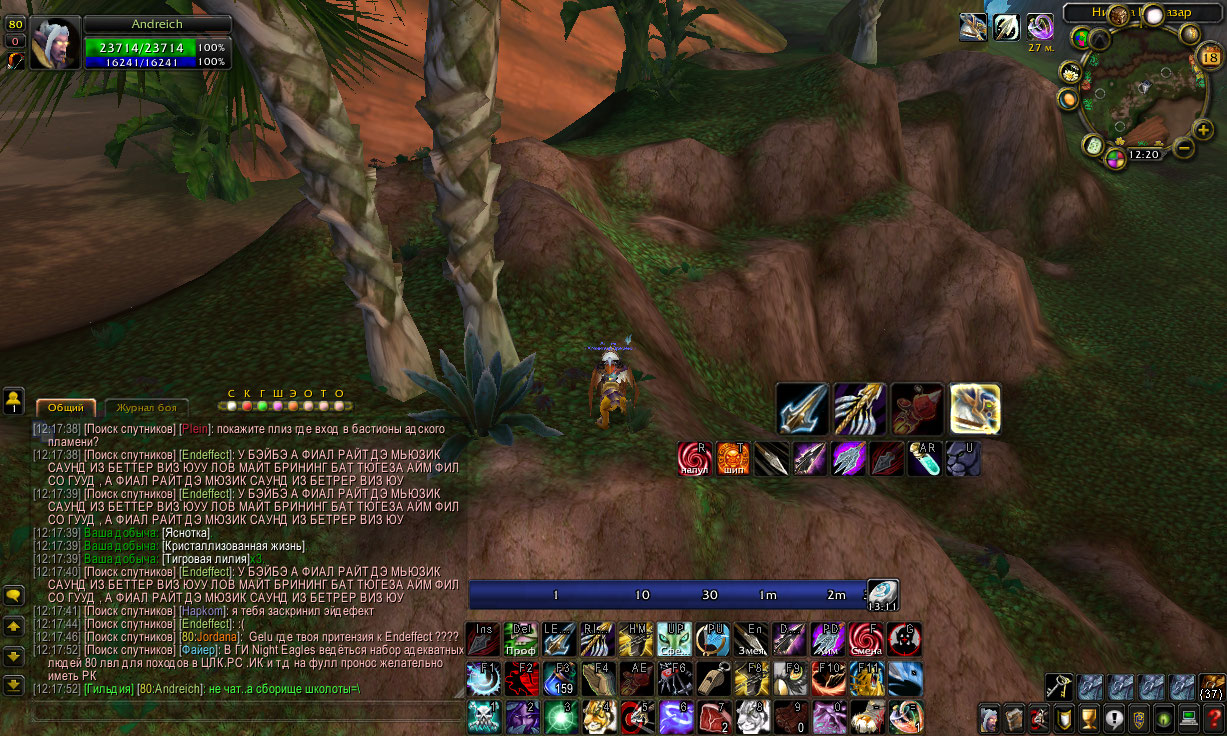This screenshot has height=736, width=1227.
Task: Open the Журнал боя combat log tab
Action: point(146,408)
